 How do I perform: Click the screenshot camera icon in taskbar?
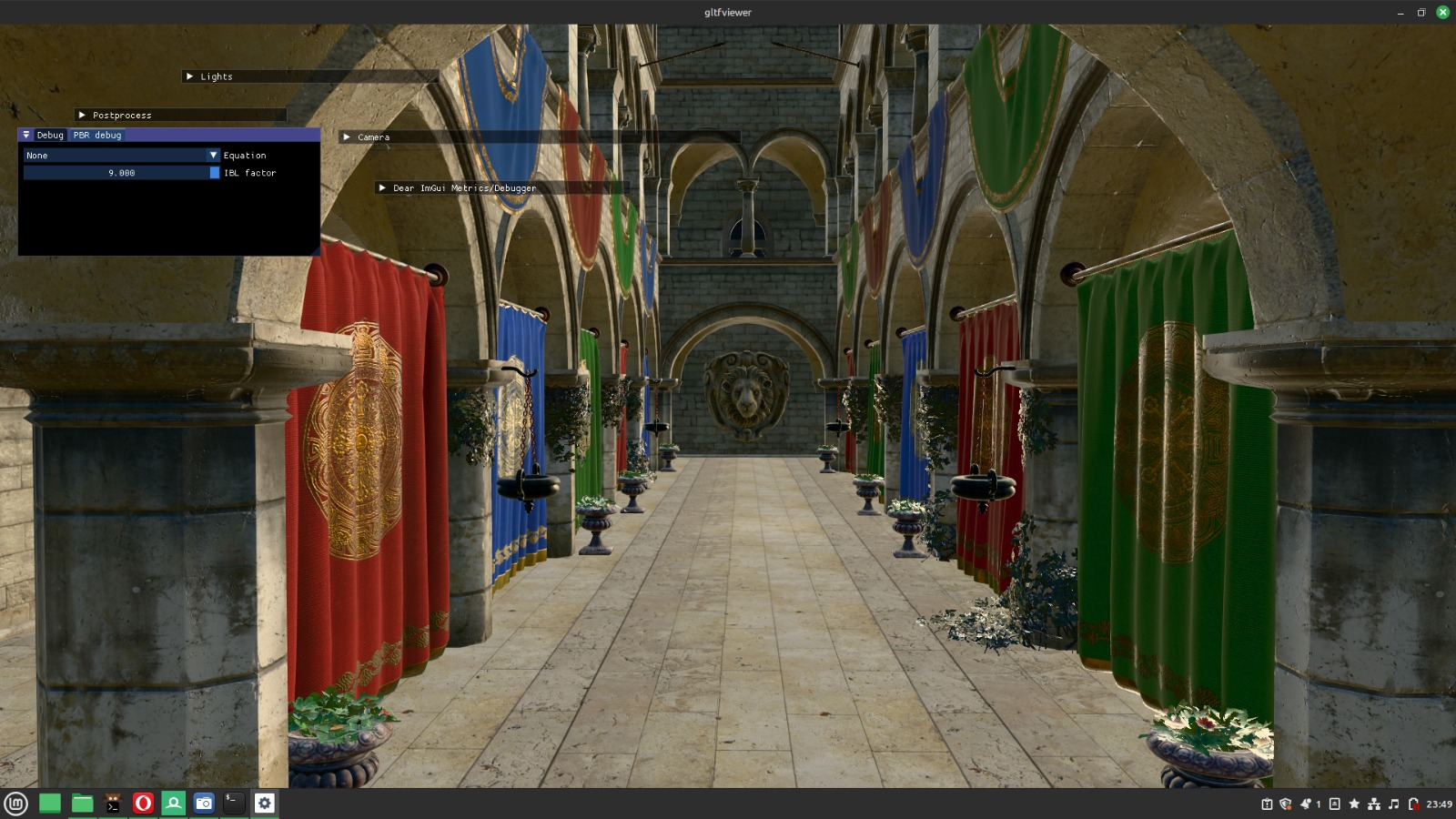(x=203, y=804)
